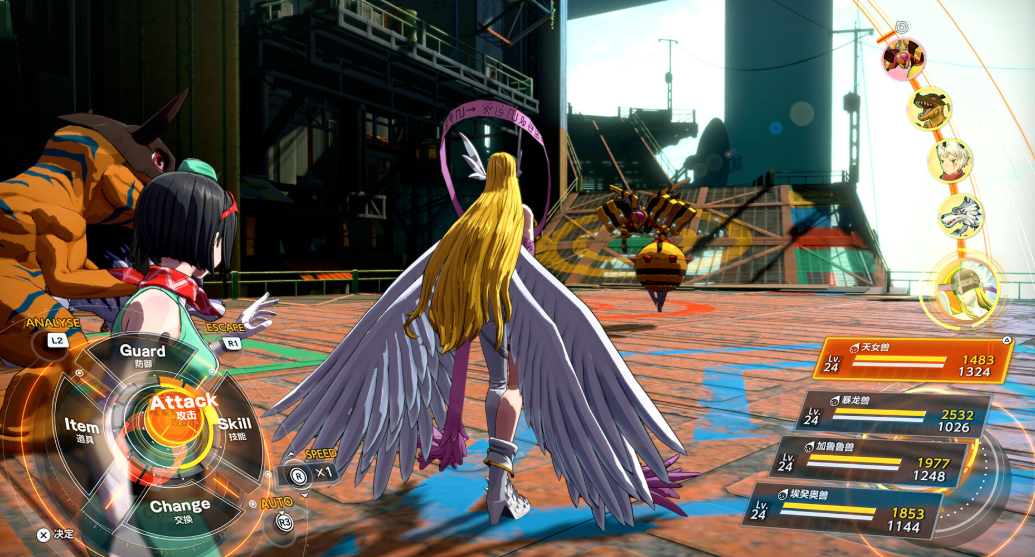
Task: Choose the Change command to swap Digimon
Action: tap(180, 510)
